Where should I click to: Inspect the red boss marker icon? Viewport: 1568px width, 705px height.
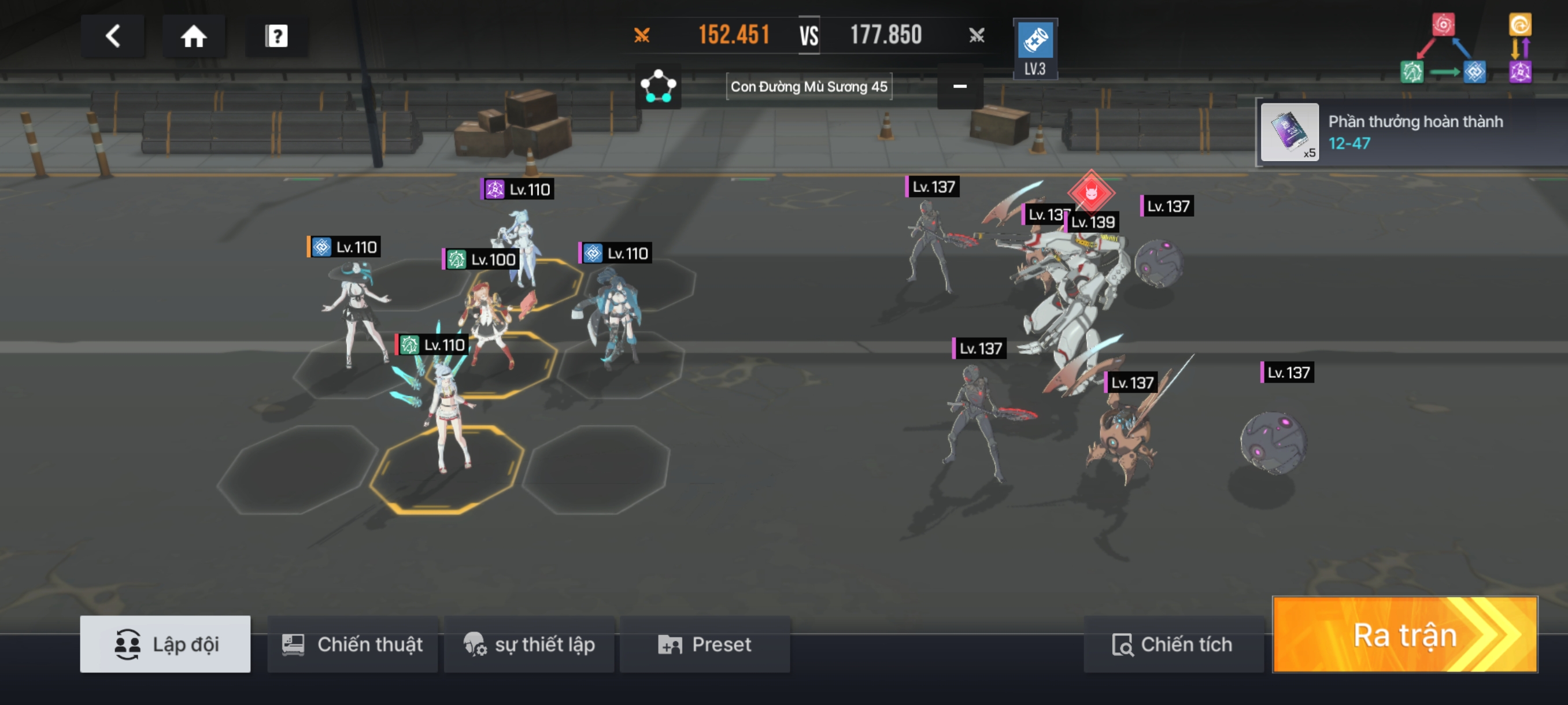tap(1091, 192)
